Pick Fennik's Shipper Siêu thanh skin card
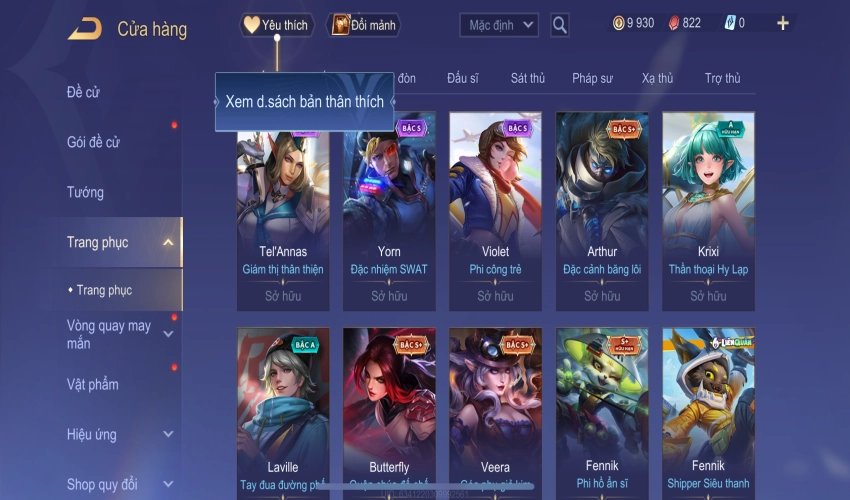Screen dimensions: 850x500 [x=708, y=412]
